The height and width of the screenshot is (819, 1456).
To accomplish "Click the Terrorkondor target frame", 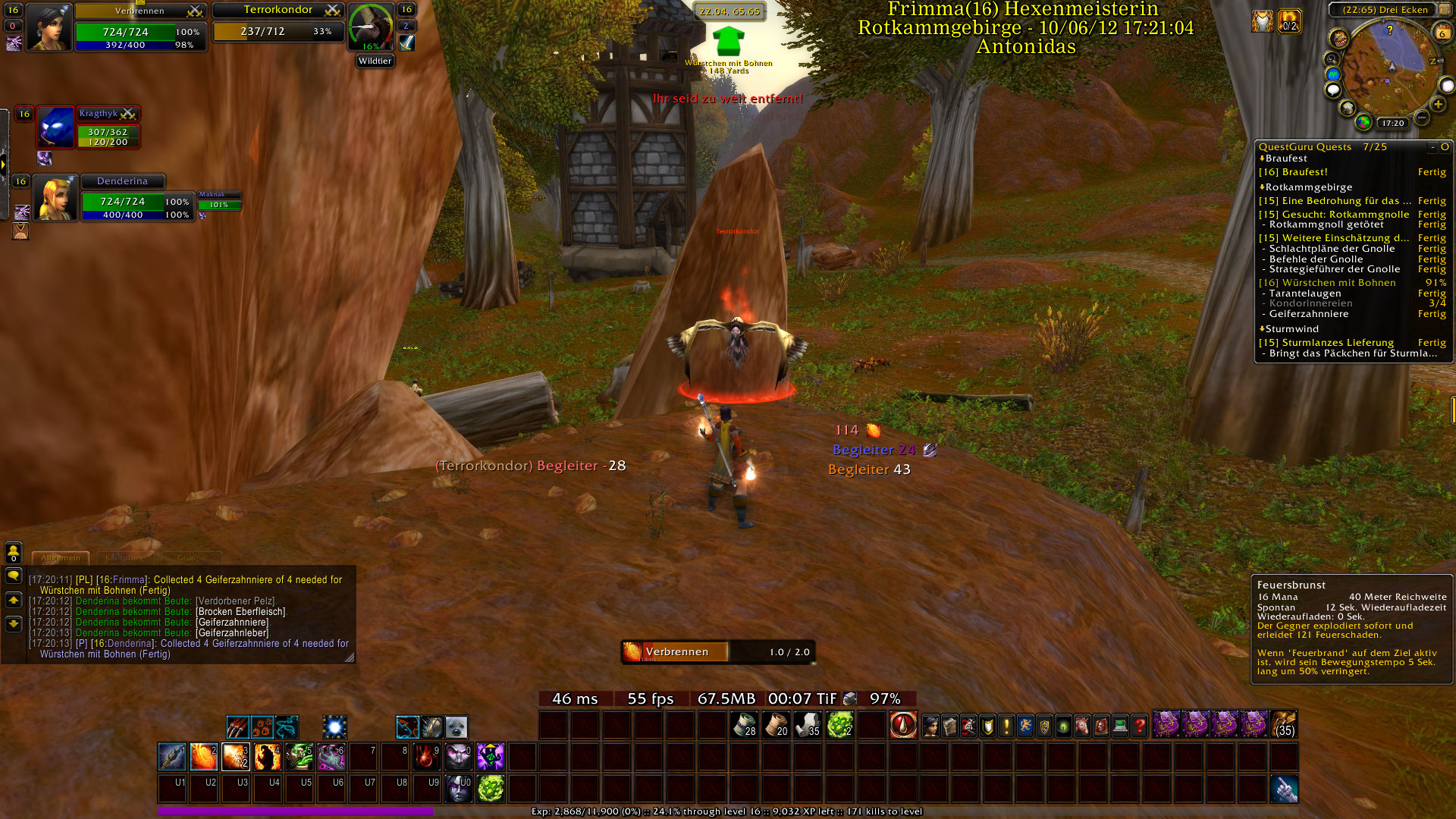I will point(278,23).
